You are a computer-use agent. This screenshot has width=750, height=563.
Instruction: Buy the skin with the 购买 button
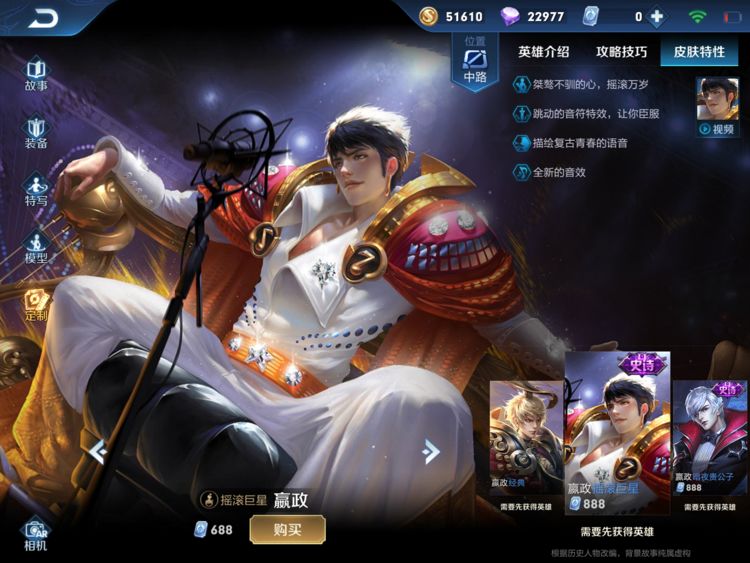(x=287, y=529)
